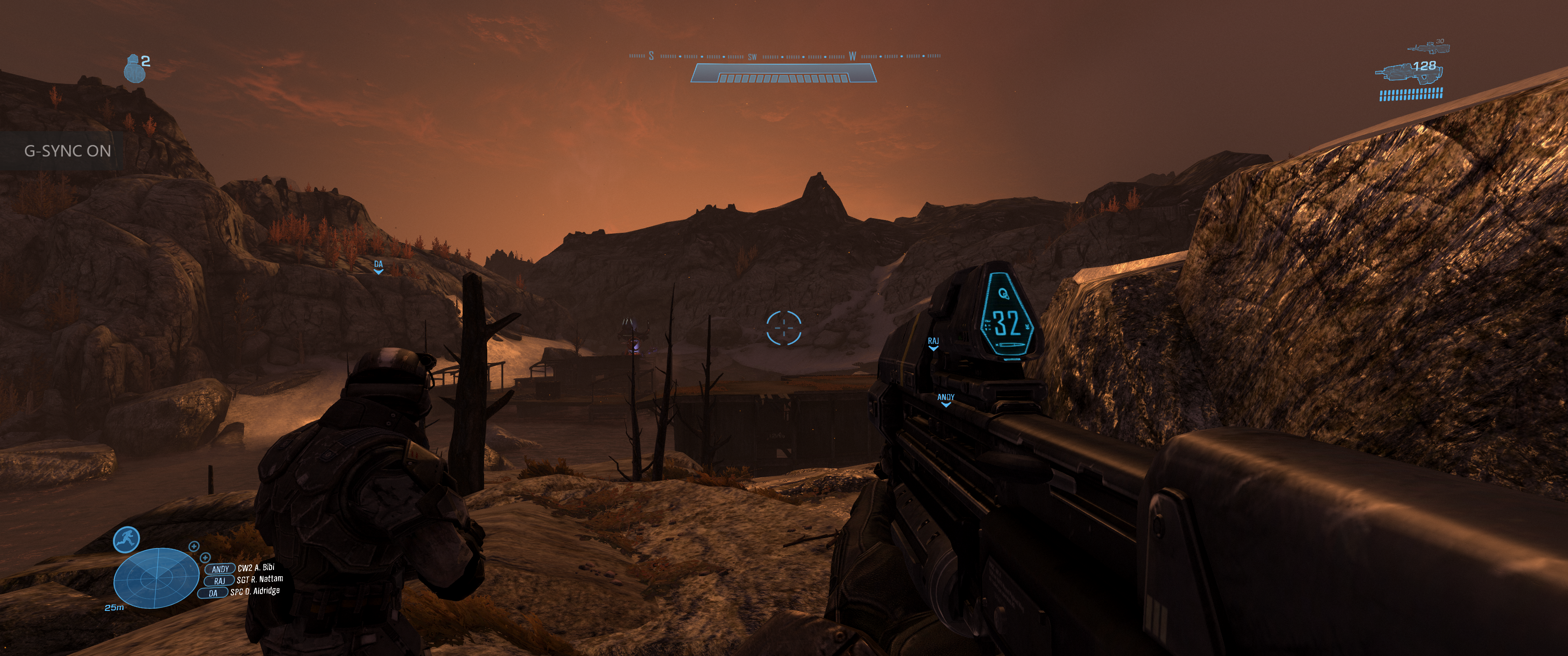1568x656 pixels.
Task: Dismiss the G-SYNC ON overlay
Action: 67,151
